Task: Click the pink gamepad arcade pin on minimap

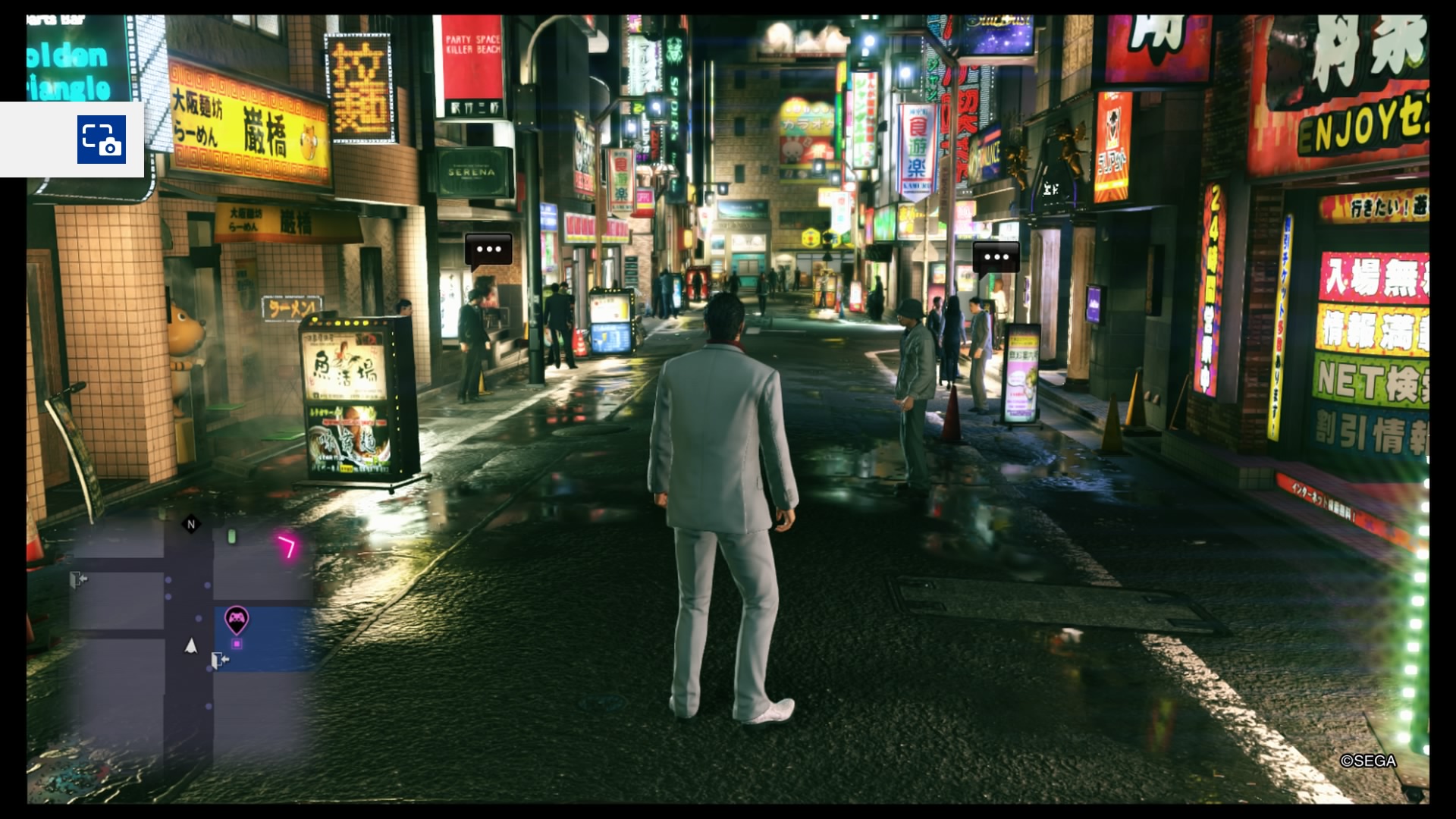Action: (x=237, y=619)
